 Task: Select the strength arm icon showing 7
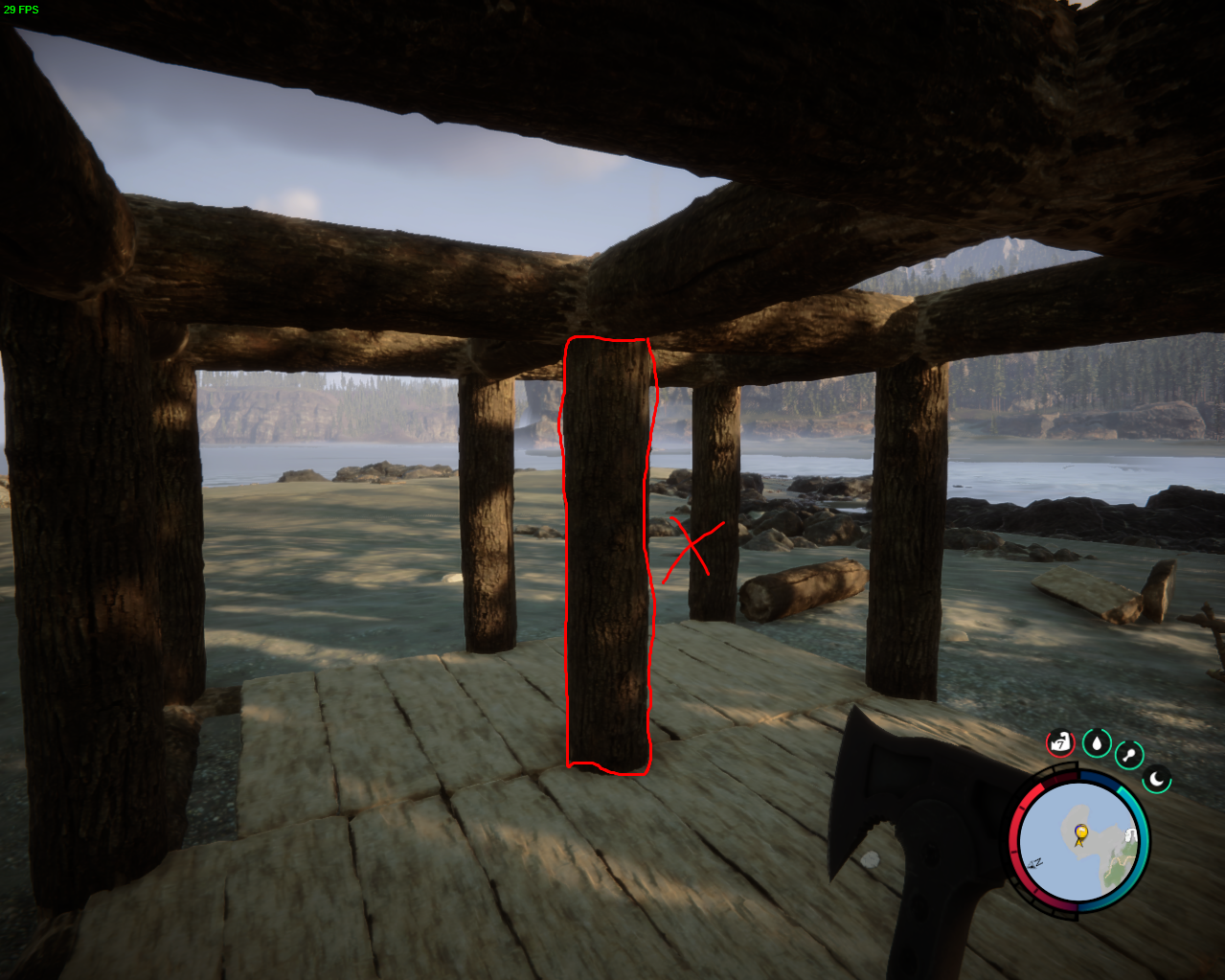pyautogui.click(x=1059, y=742)
